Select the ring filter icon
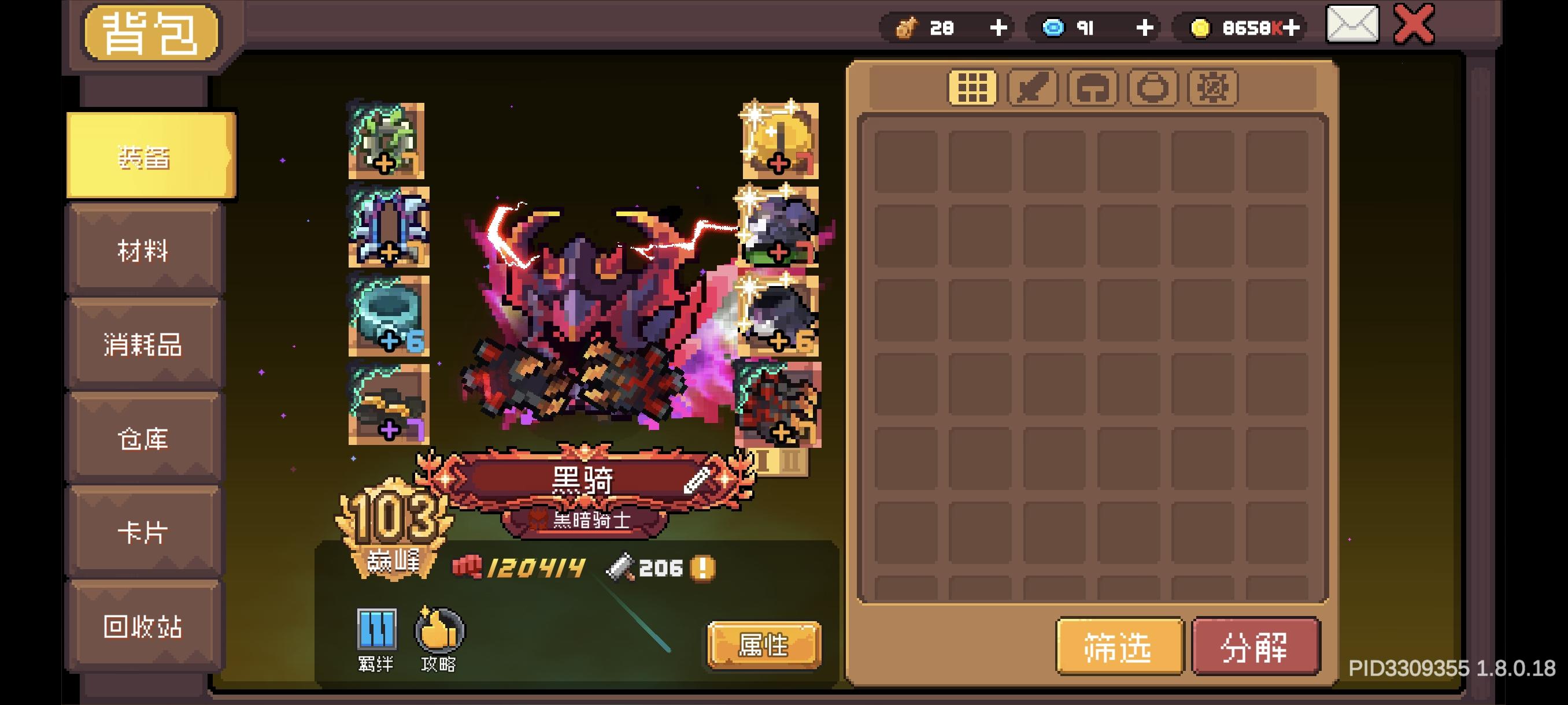1568x705 pixels. point(1153,87)
